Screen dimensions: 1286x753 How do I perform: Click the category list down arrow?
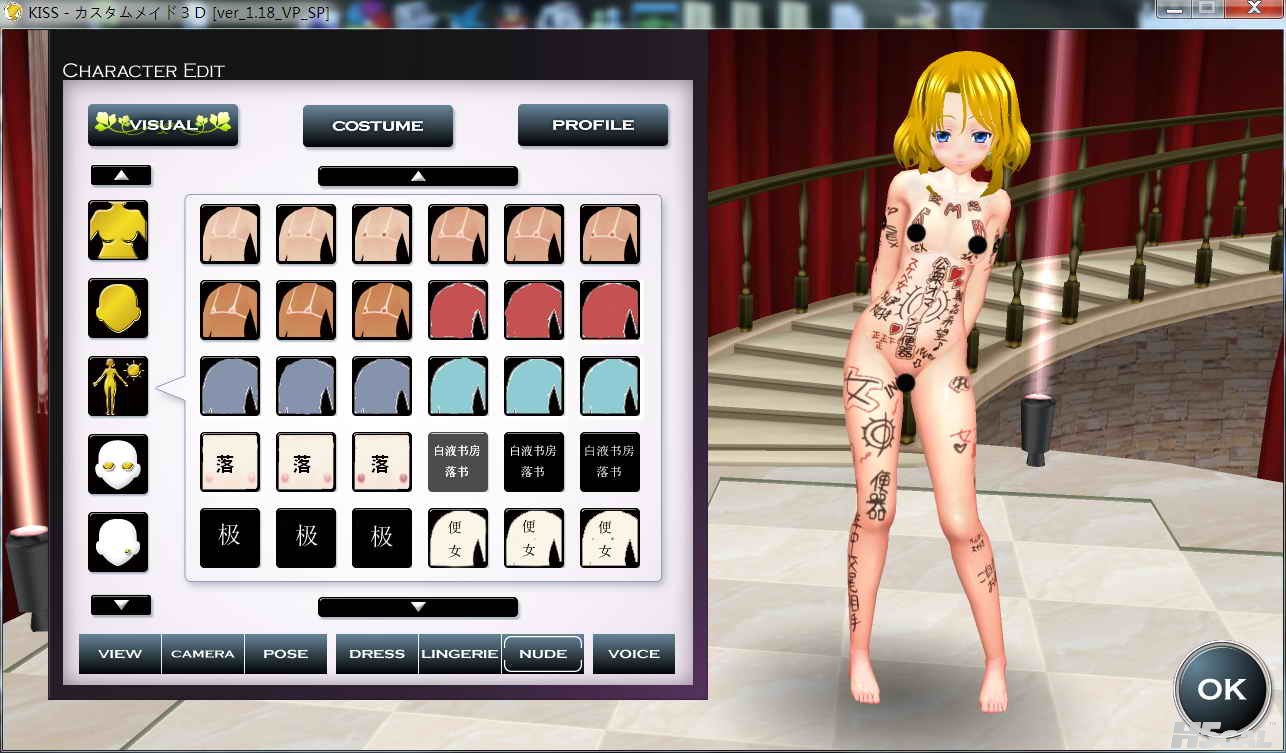121,605
